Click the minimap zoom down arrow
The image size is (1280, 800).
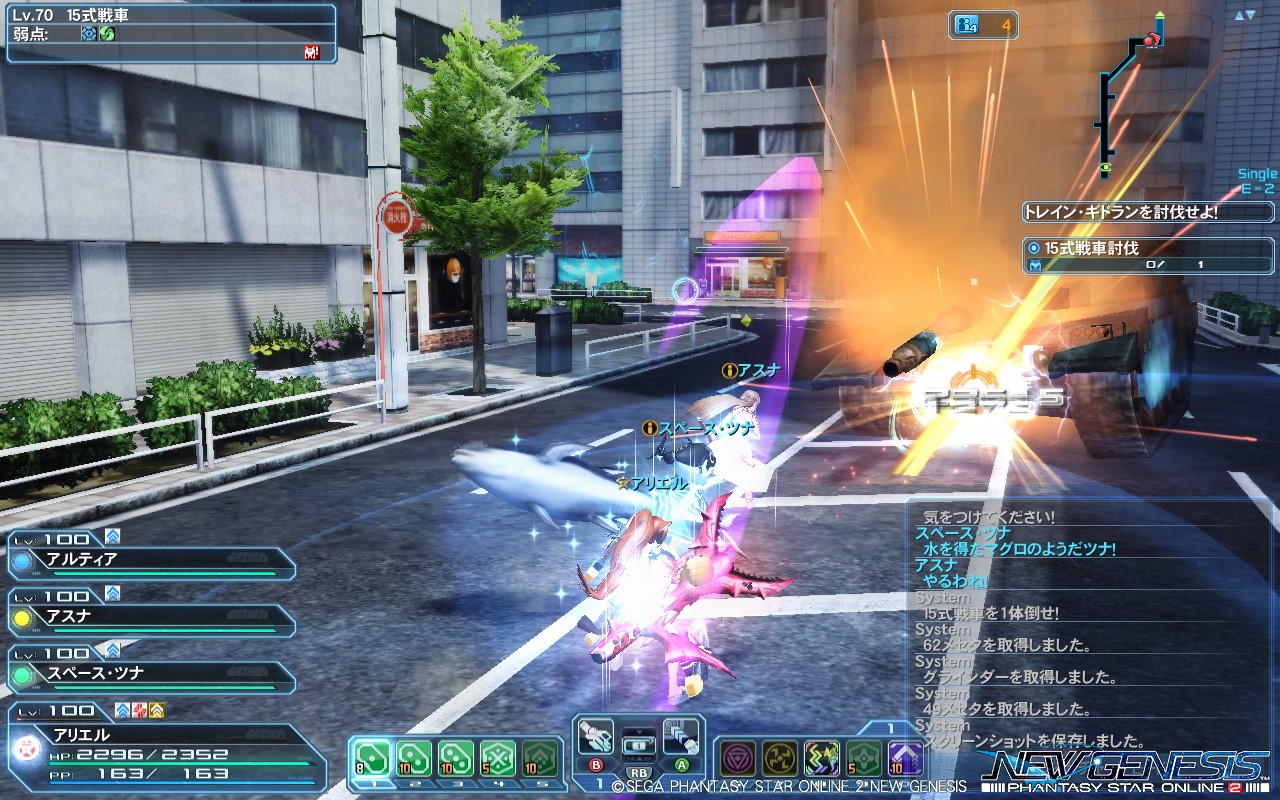click(1249, 16)
